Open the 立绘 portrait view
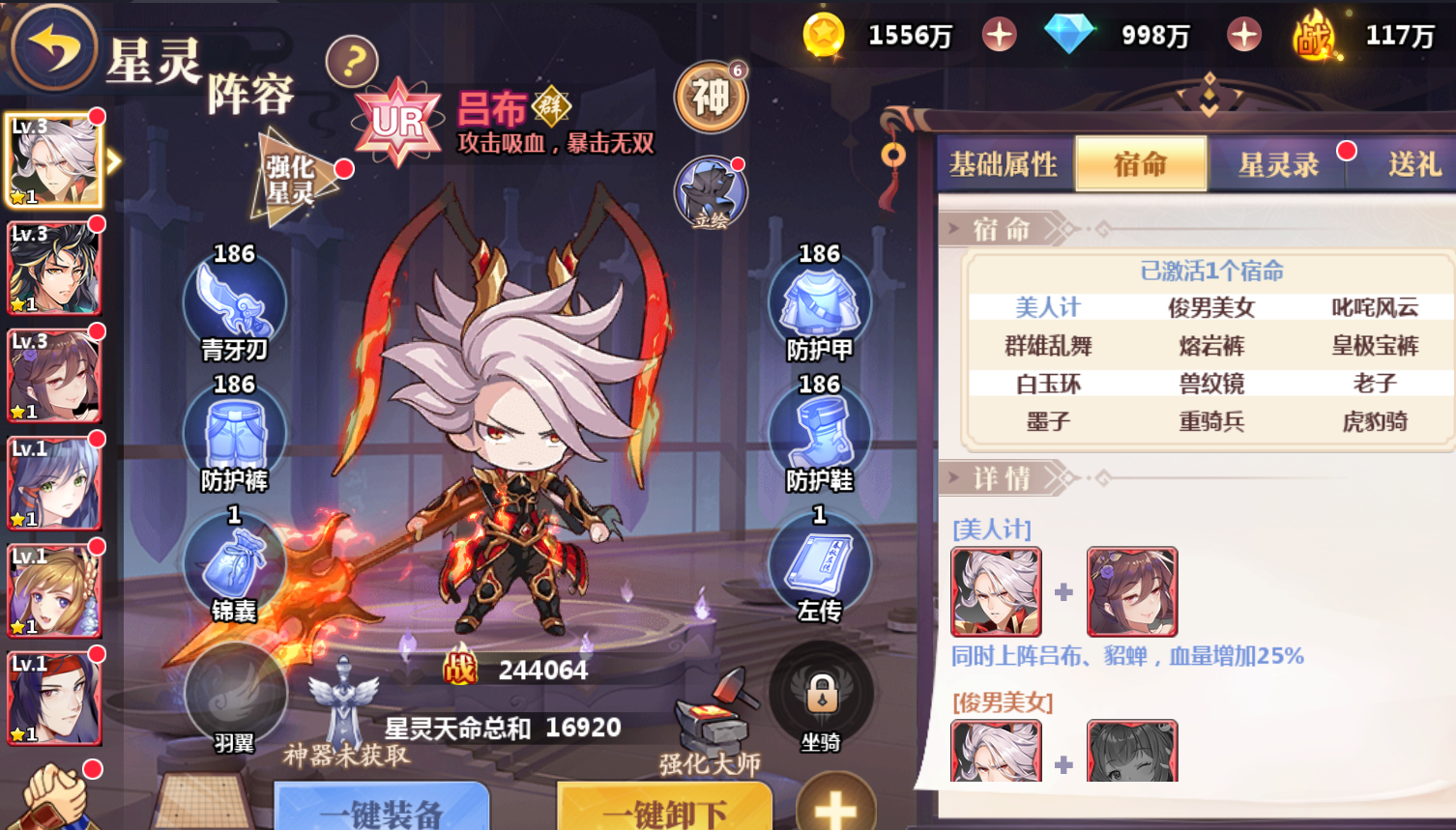Screen dimensions: 1456x830 pyautogui.click(x=711, y=193)
